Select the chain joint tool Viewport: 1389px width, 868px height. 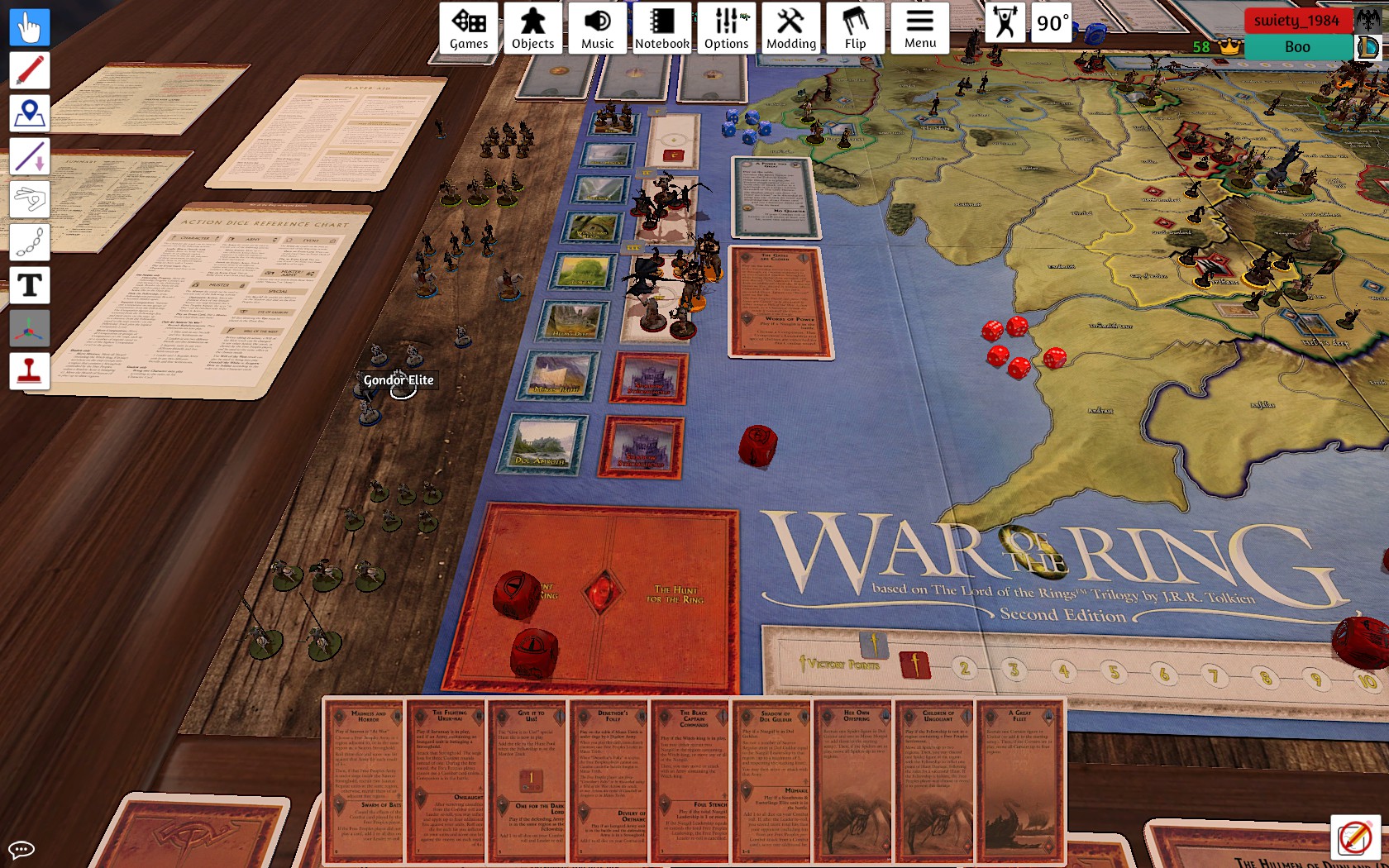coord(30,242)
